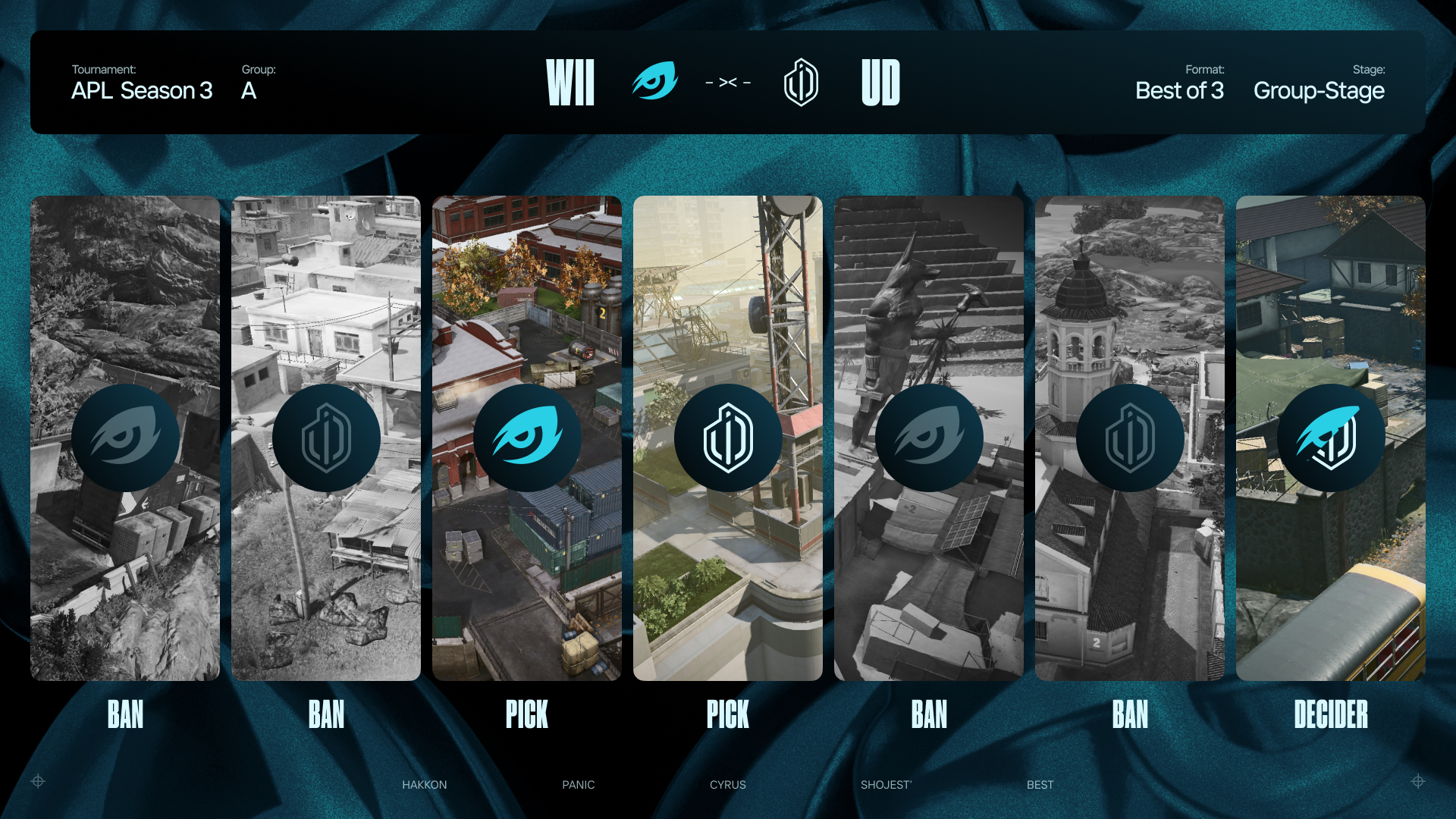Select the banned favela rooftops map card
This screenshot has height=819, width=1456.
click(325, 438)
